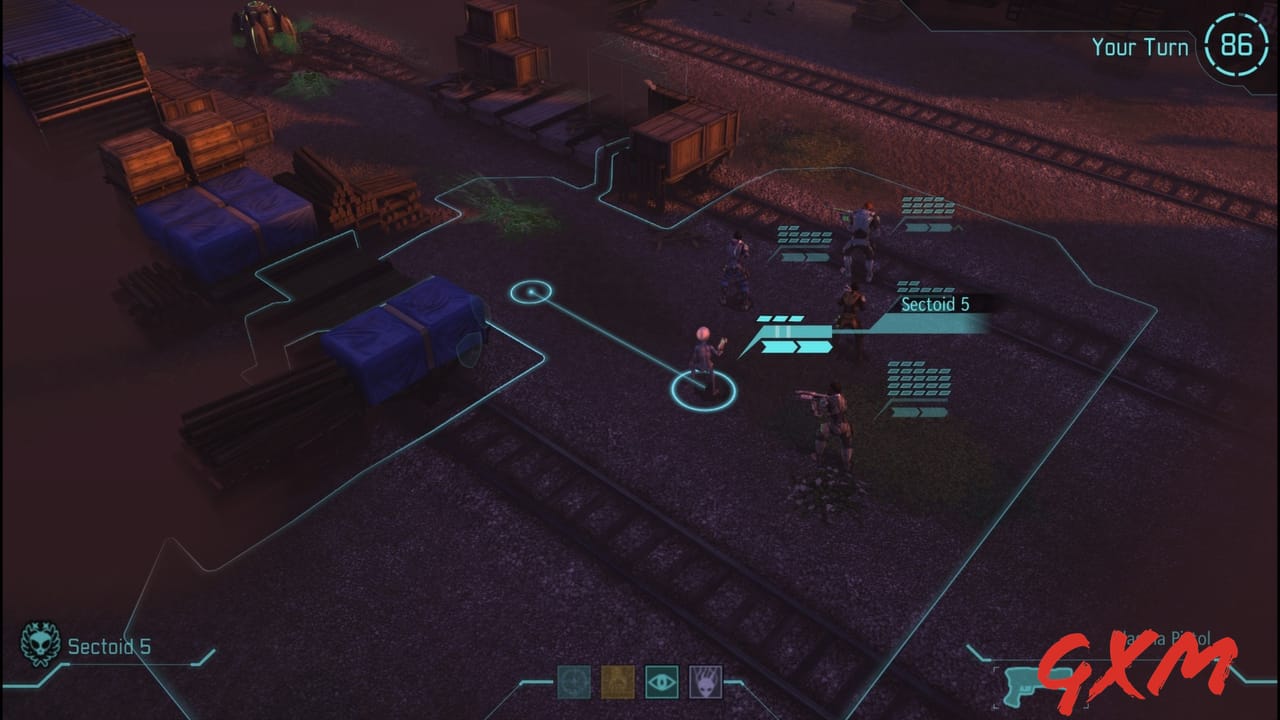Click the Sectoid skull icon bottom left
The image size is (1280, 720).
click(x=38, y=645)
